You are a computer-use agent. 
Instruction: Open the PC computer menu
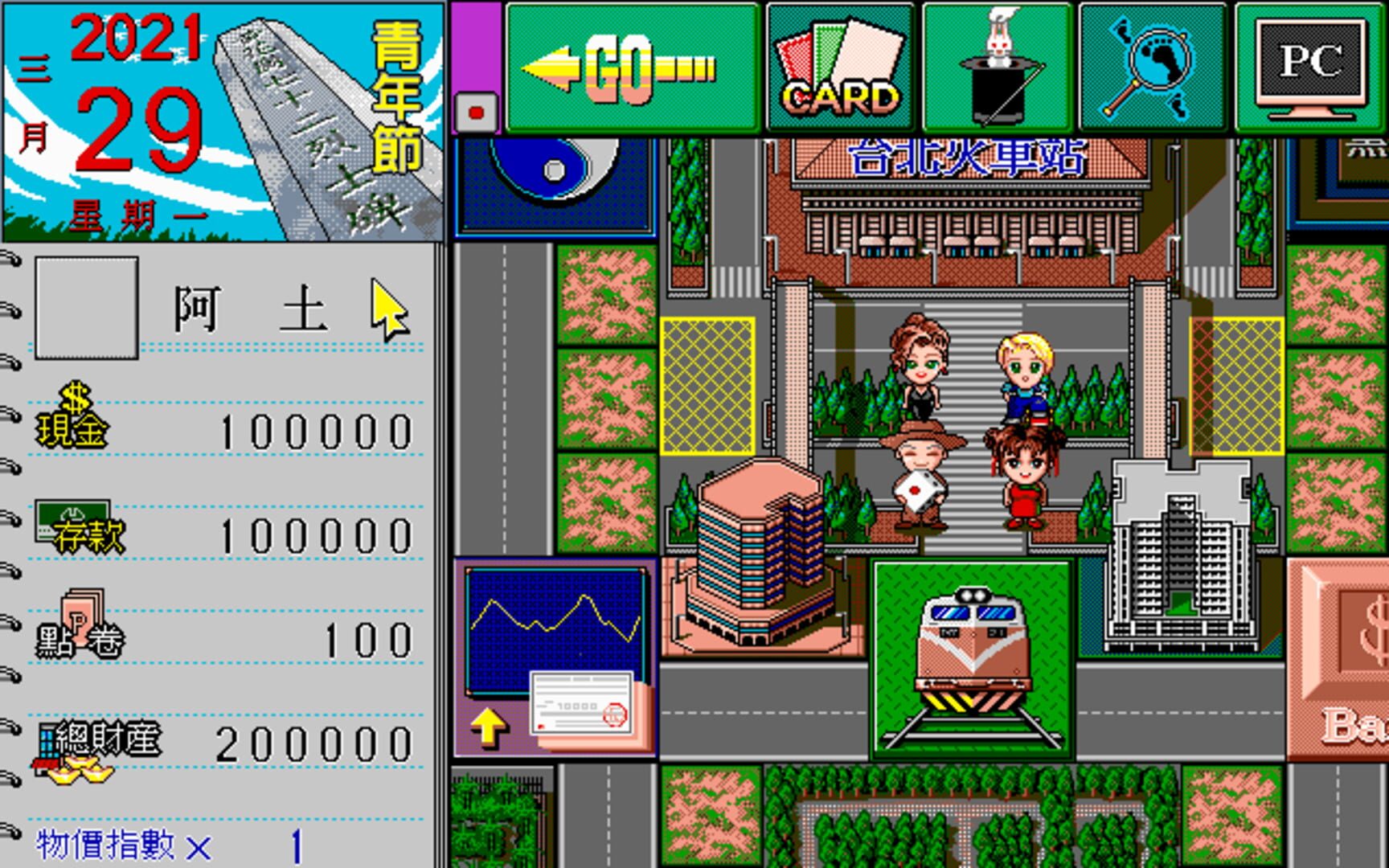[x=1309, y=64]
